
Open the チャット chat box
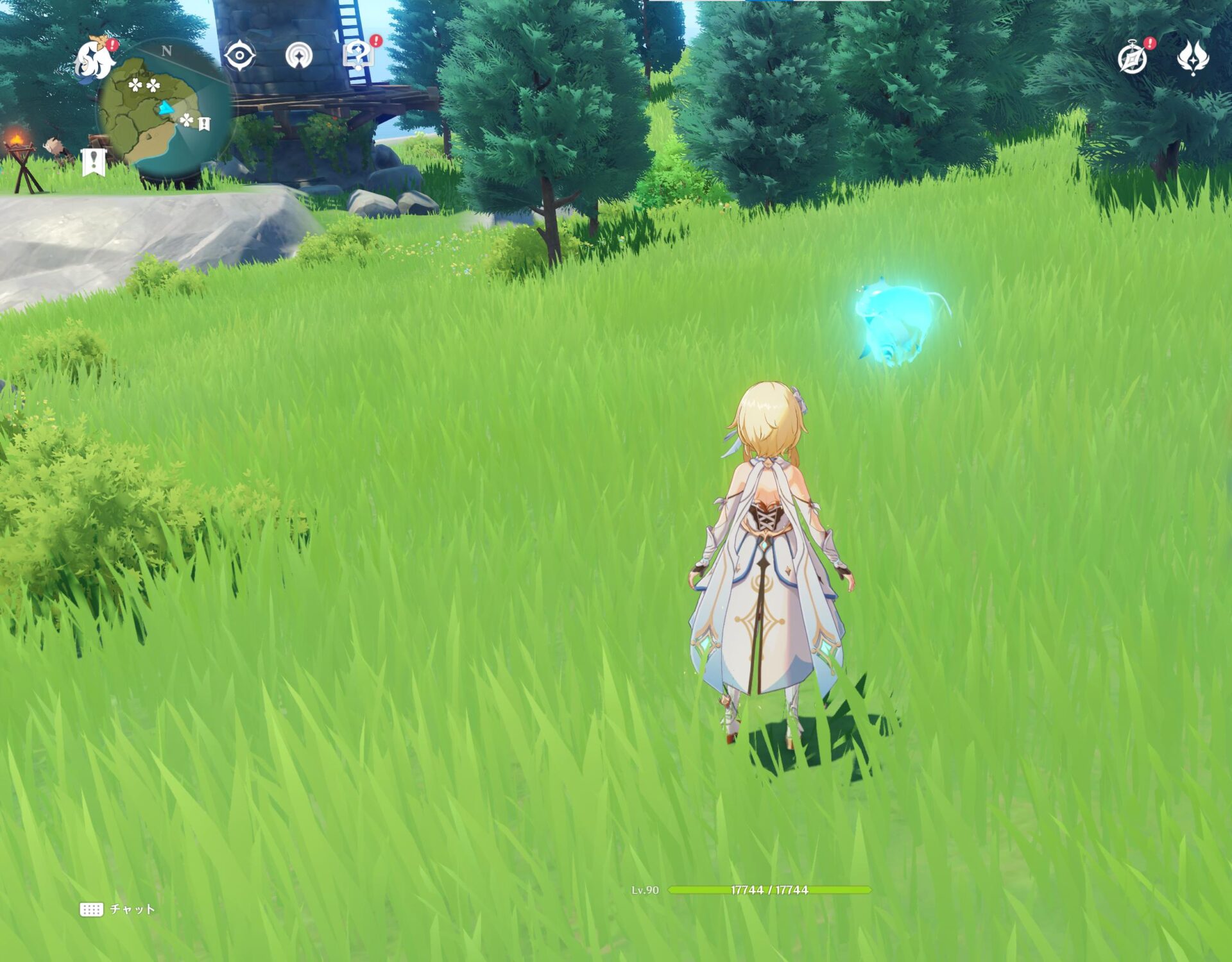tap(118, 909)
